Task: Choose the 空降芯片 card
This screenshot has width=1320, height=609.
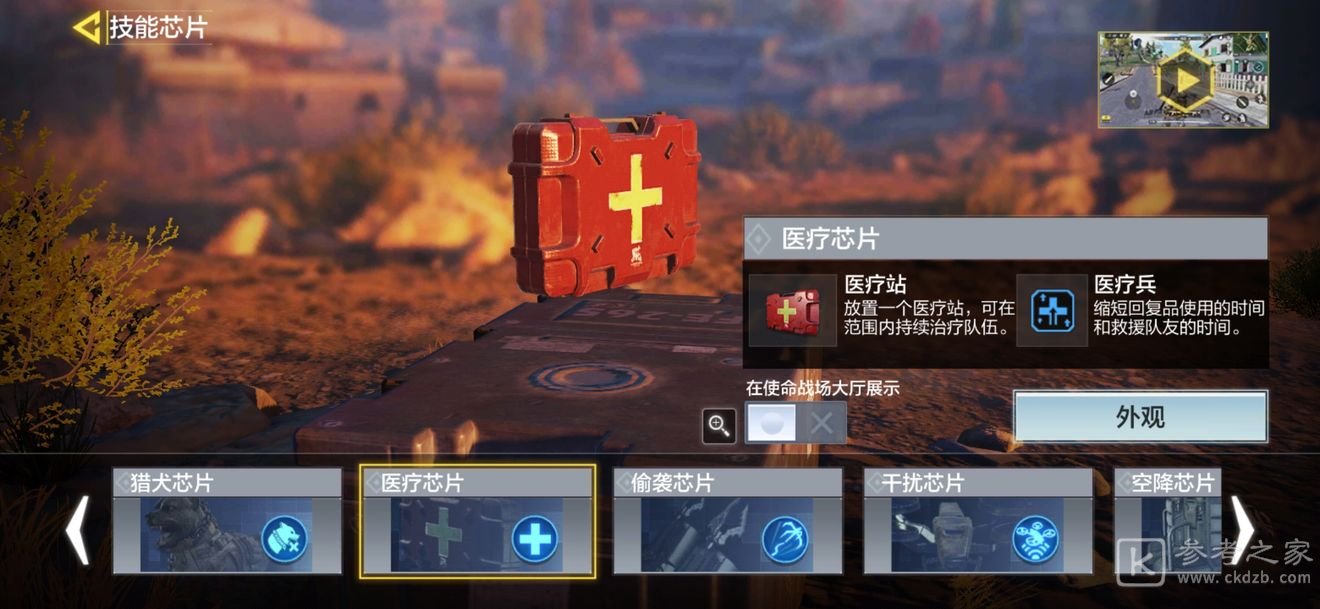Action: pyautogui.click(x=1168, y=521)
